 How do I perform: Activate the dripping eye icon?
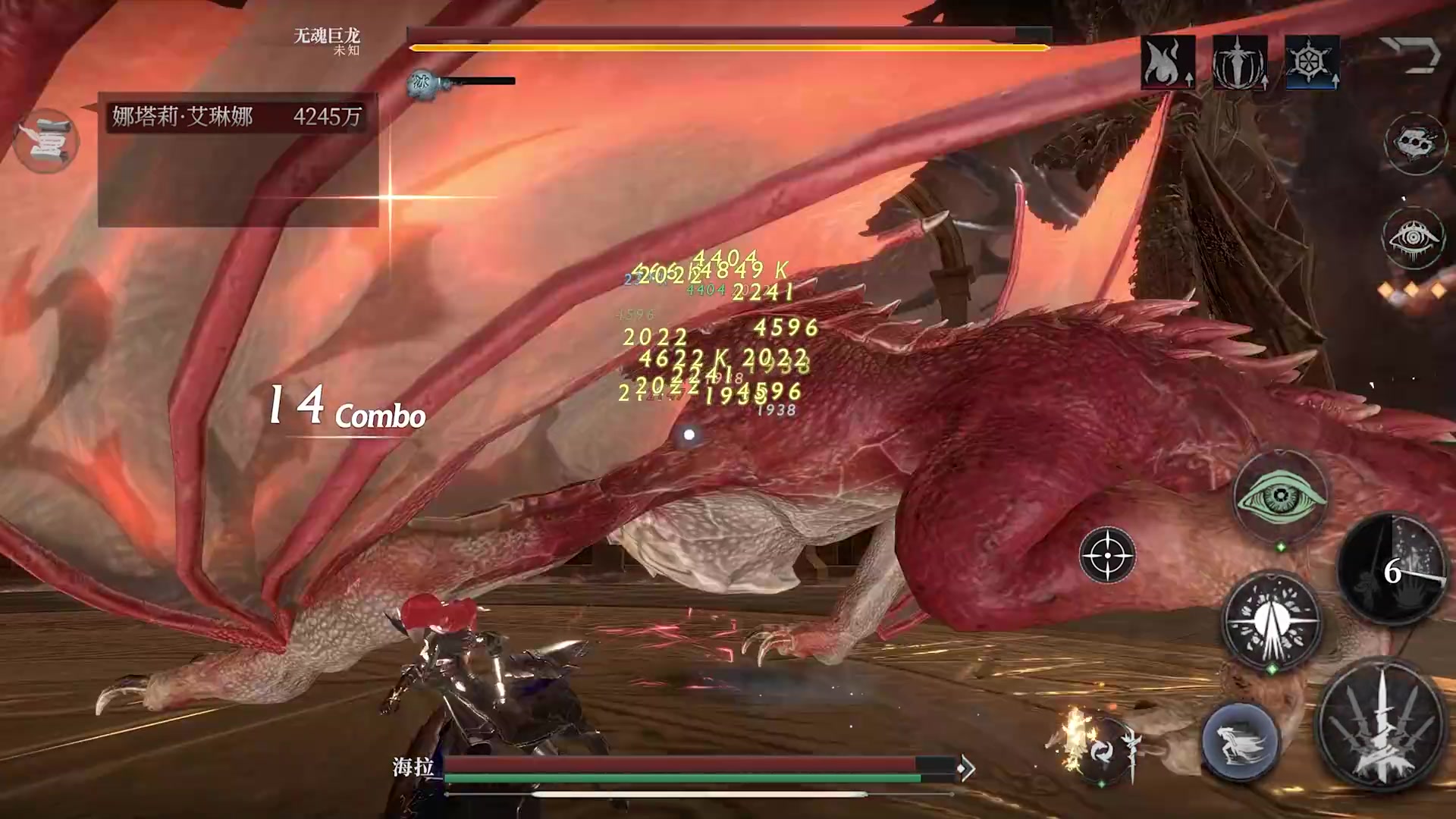1414,238
